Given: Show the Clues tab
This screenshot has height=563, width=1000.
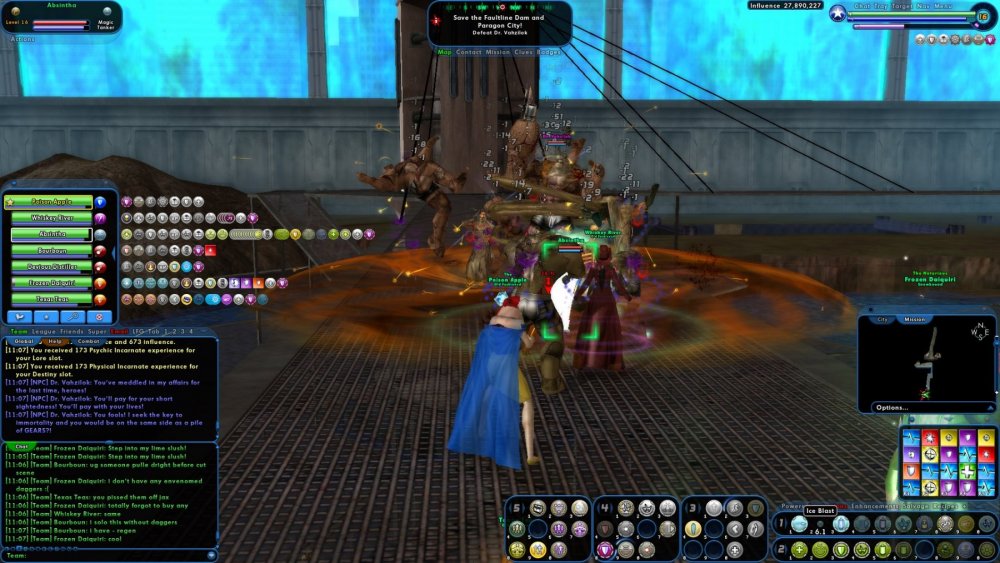Looking at the screenshot, I should tap(524, 52).
